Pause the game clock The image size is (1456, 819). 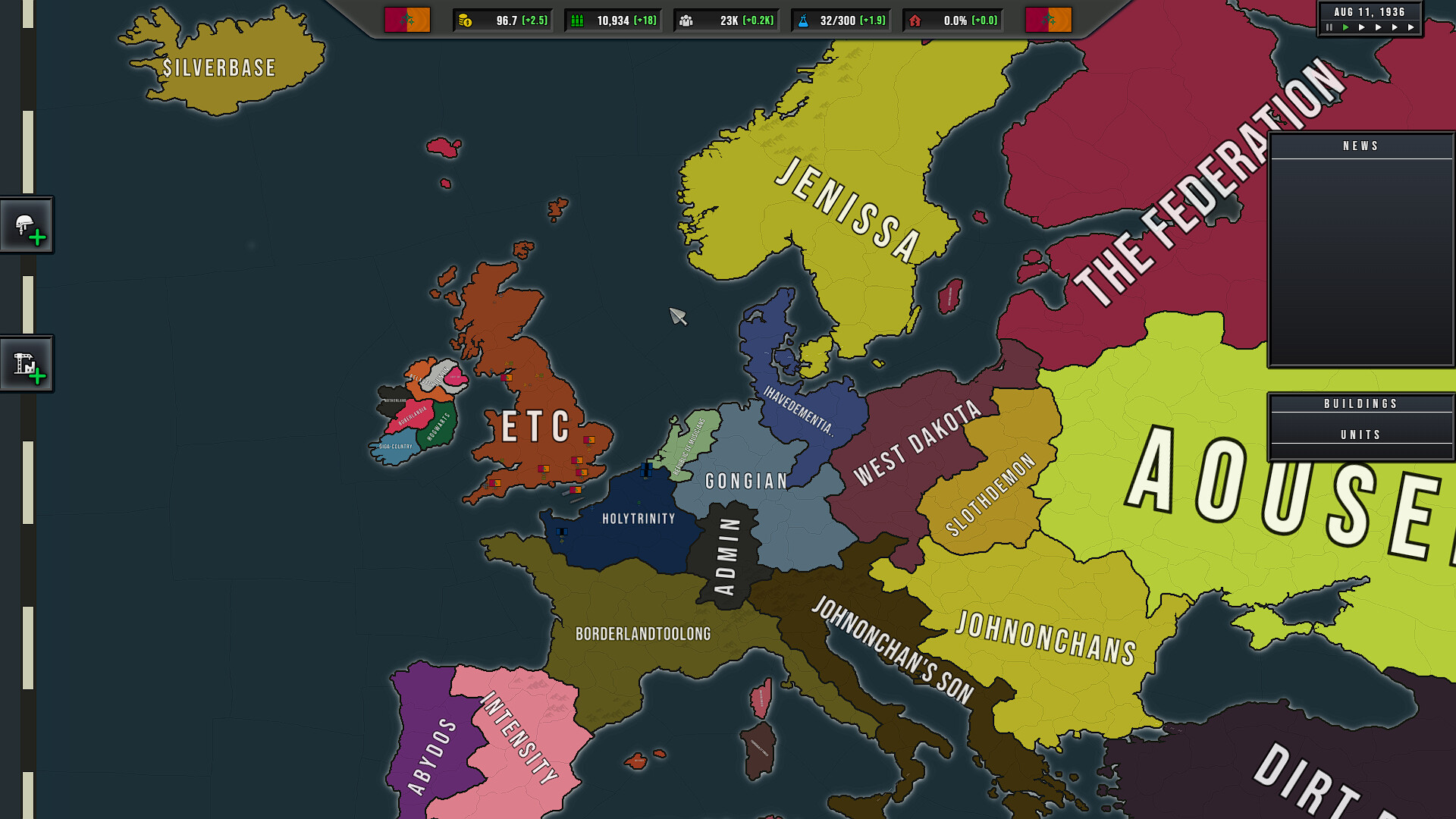coord(1329,27)
